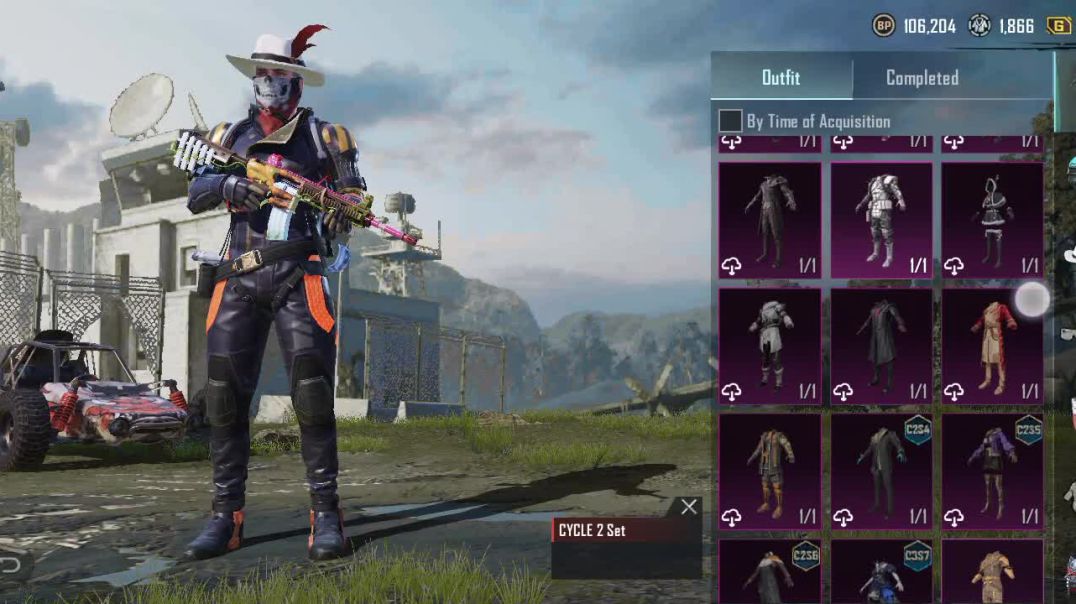Close the CYCLE 2 Set tooltip
The image size is (1076, 604).
[x=689, y=507]
